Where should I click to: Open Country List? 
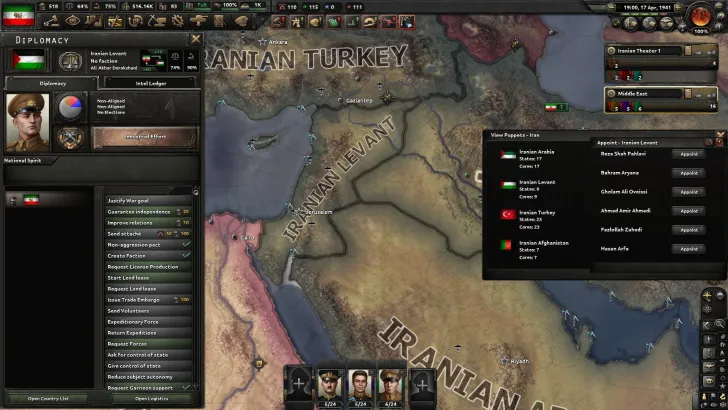[x=49, y=398]
